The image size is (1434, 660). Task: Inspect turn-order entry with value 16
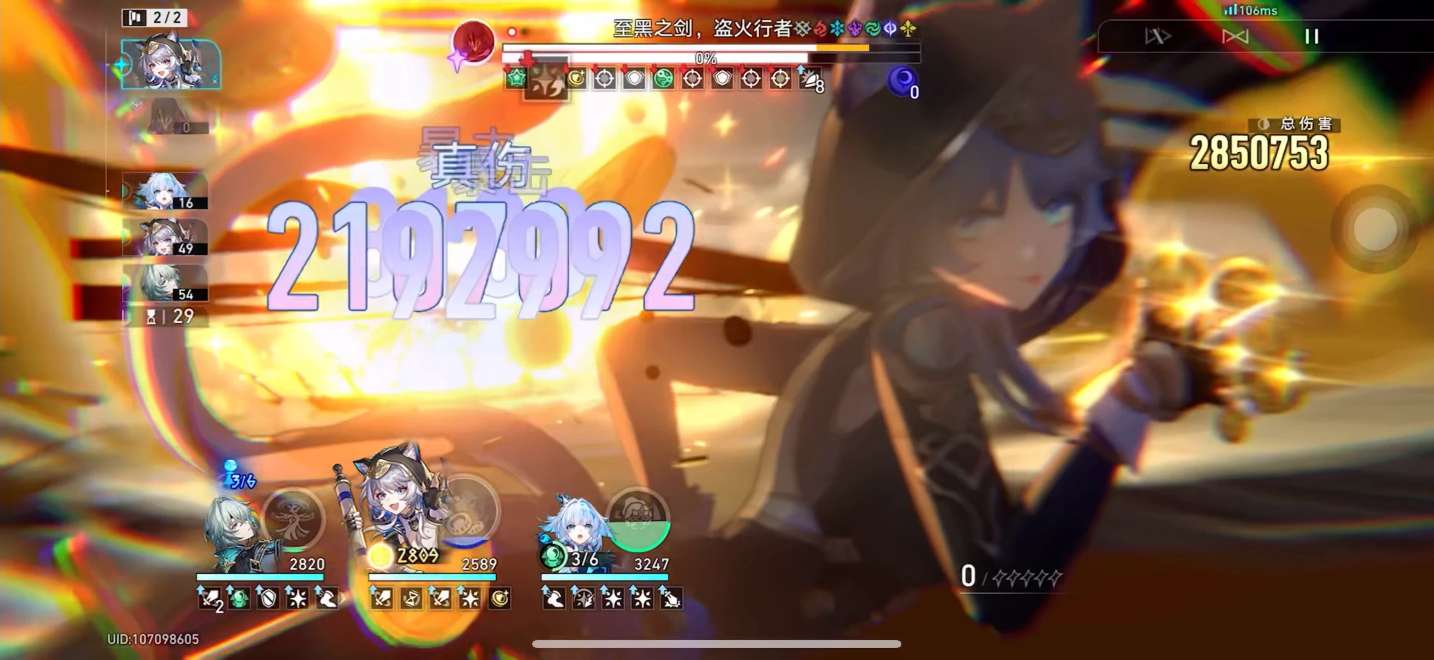(165, 191)
